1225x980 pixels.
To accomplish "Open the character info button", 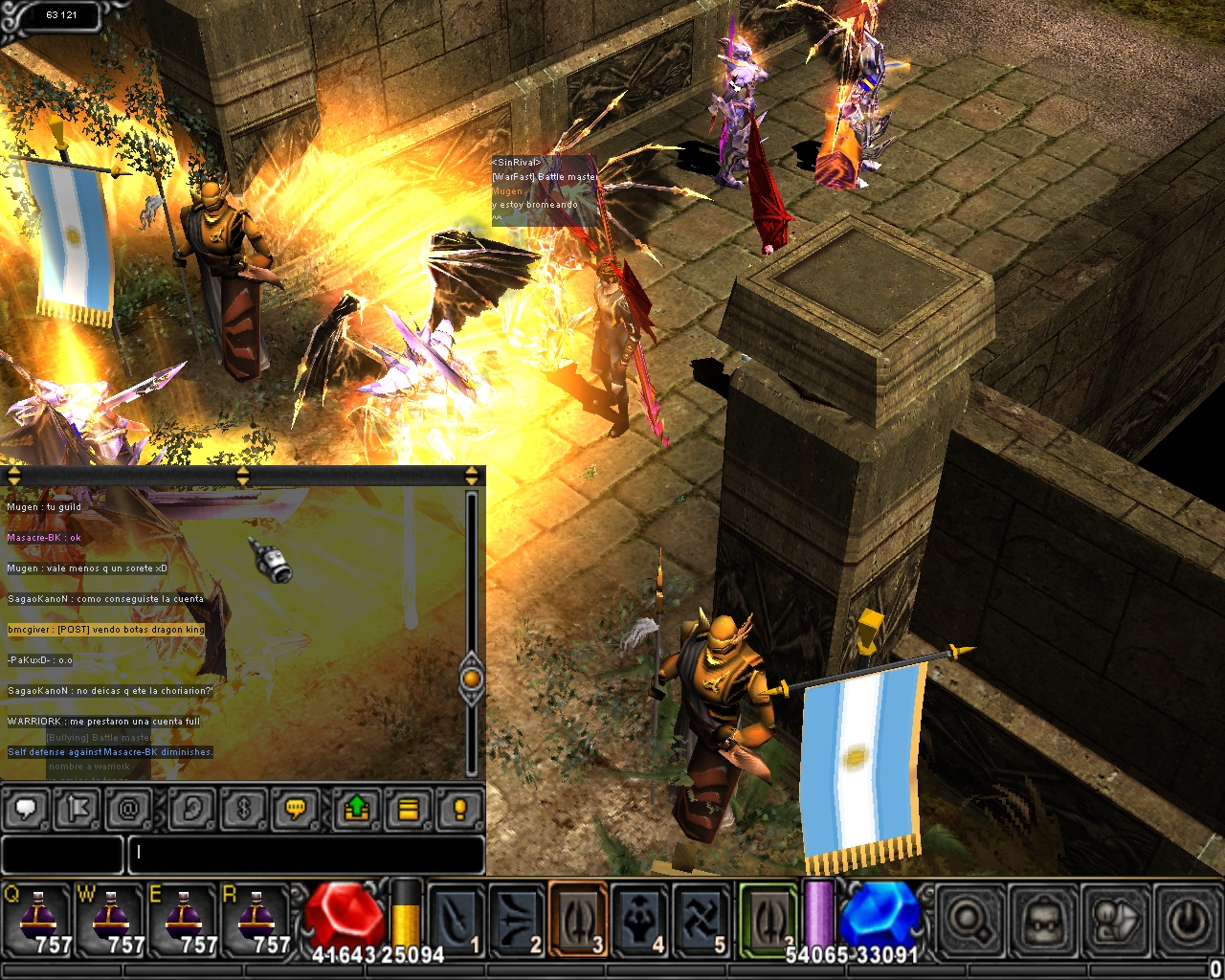I will [x=1116, y=921].
